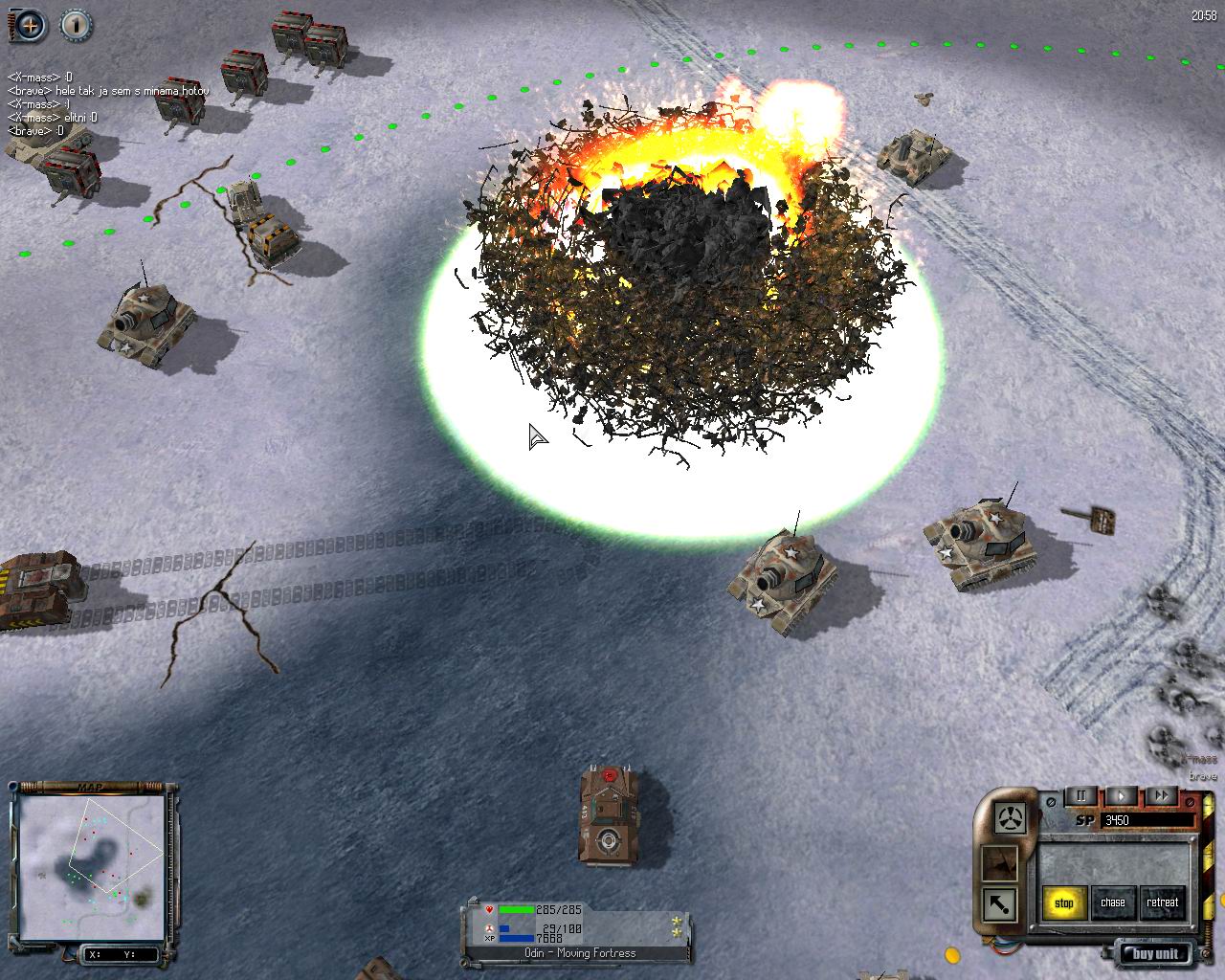The width and height of the screenshot is (1225, 980).
Task: Click on the minimap
Action: click(x=91, y=865)
